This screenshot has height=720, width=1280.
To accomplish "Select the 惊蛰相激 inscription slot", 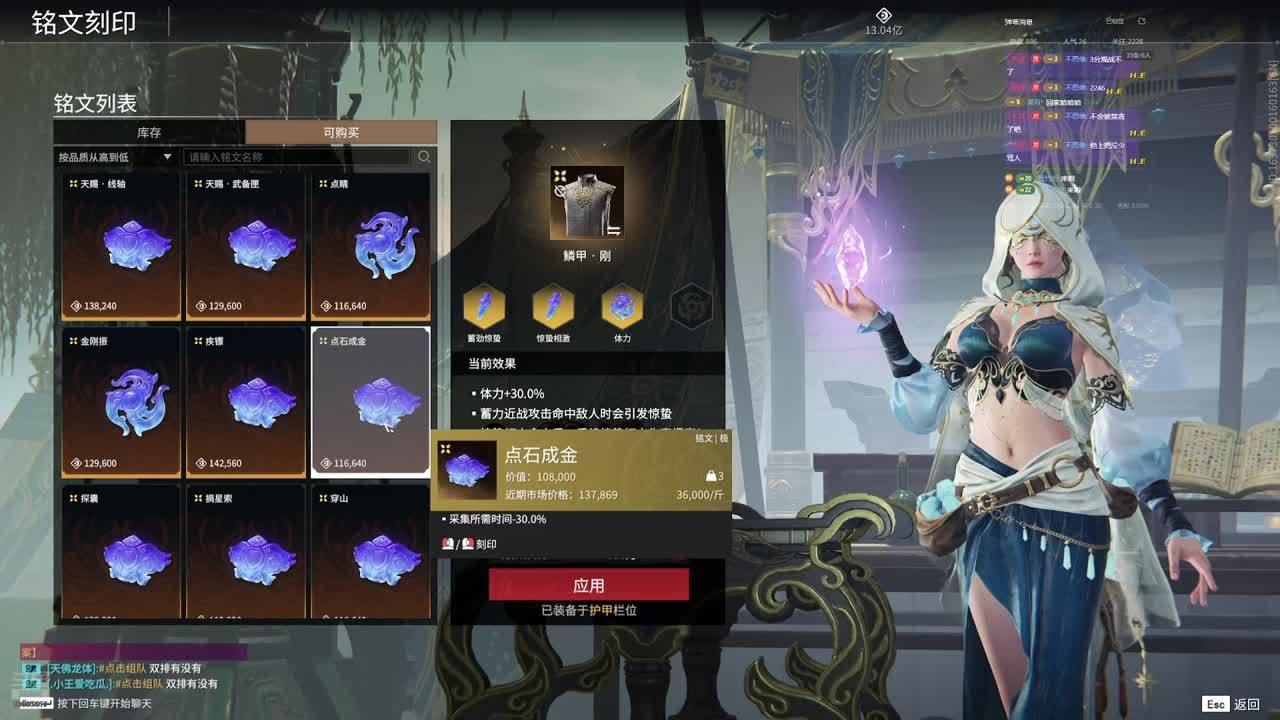I will (553, 307).
